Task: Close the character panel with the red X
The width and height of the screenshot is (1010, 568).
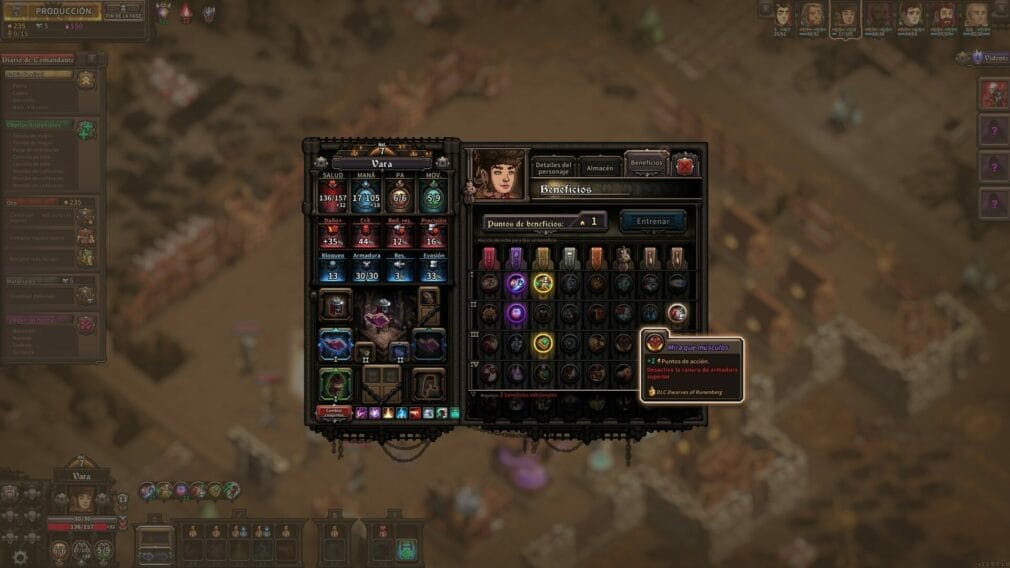Action: tap(685, 165)
